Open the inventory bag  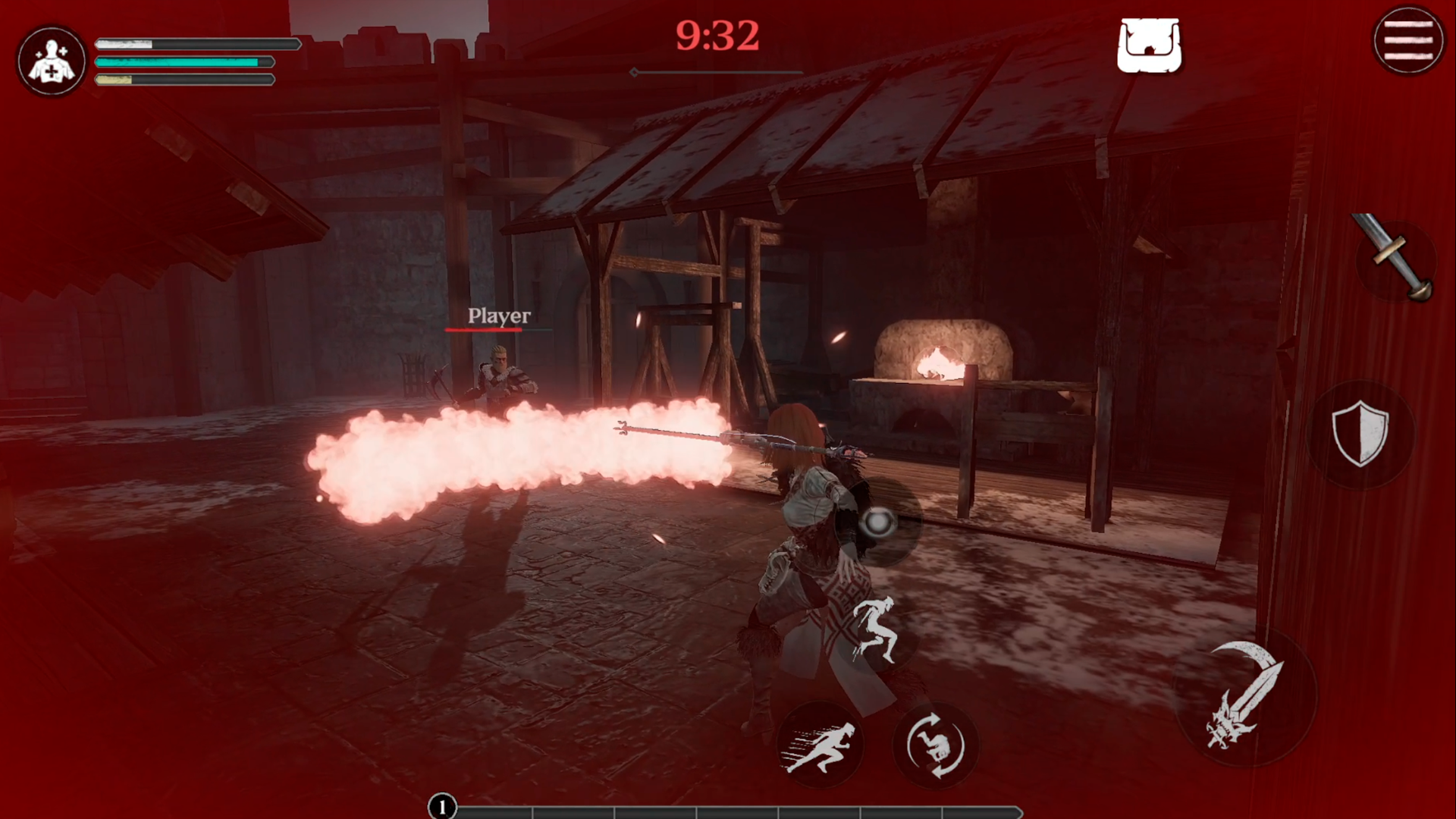(1149, 46)
